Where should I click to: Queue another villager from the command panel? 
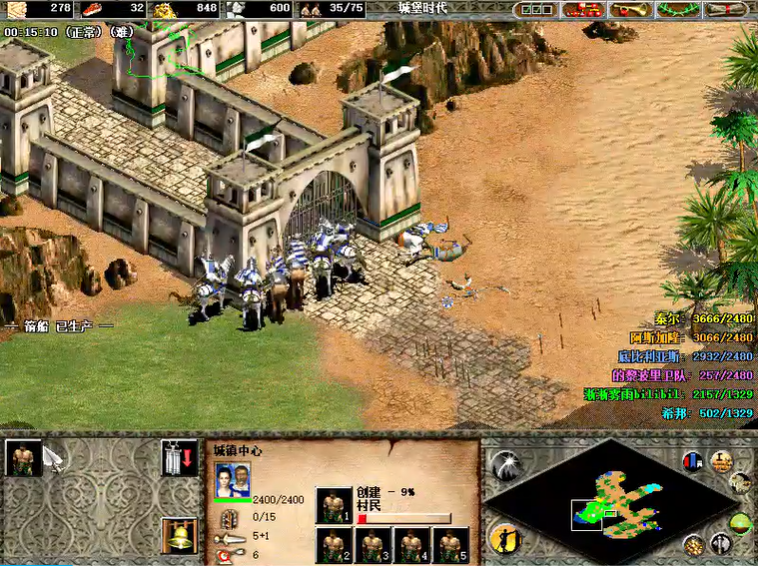24,457
